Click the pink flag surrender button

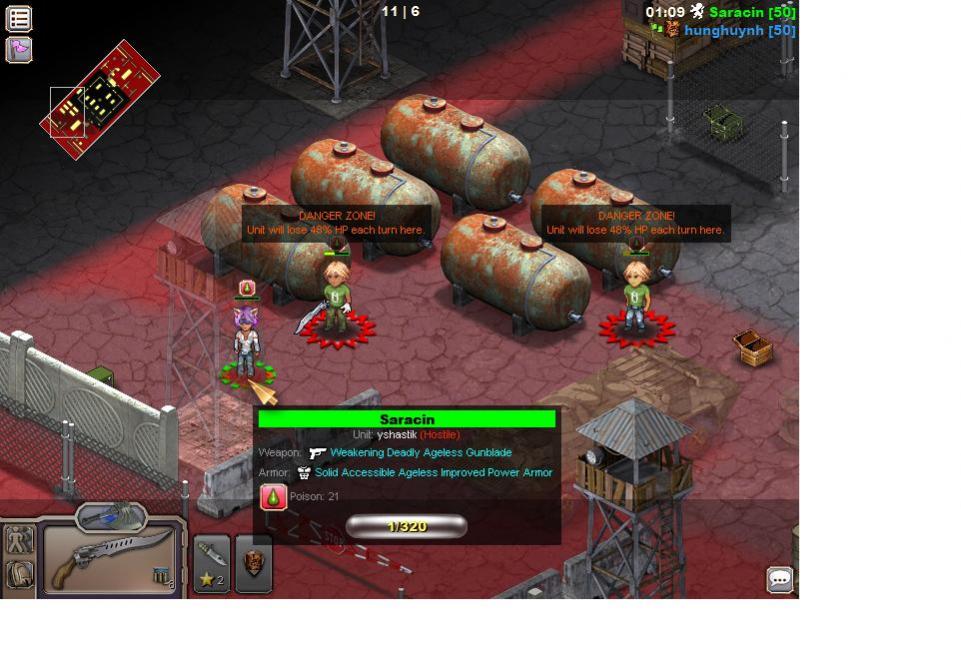tap(19, 49)
